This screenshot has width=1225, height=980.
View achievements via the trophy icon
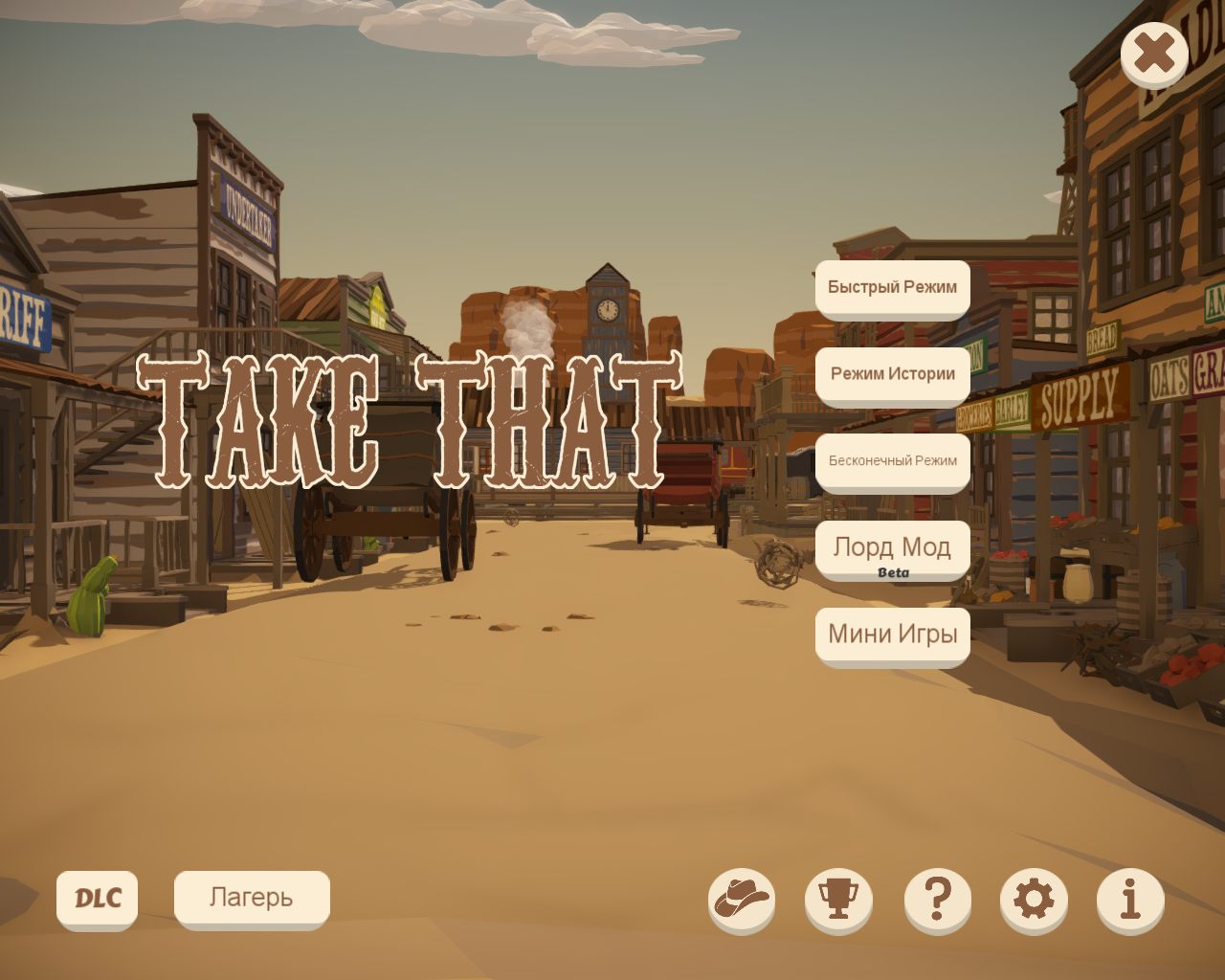pos(838,899)
